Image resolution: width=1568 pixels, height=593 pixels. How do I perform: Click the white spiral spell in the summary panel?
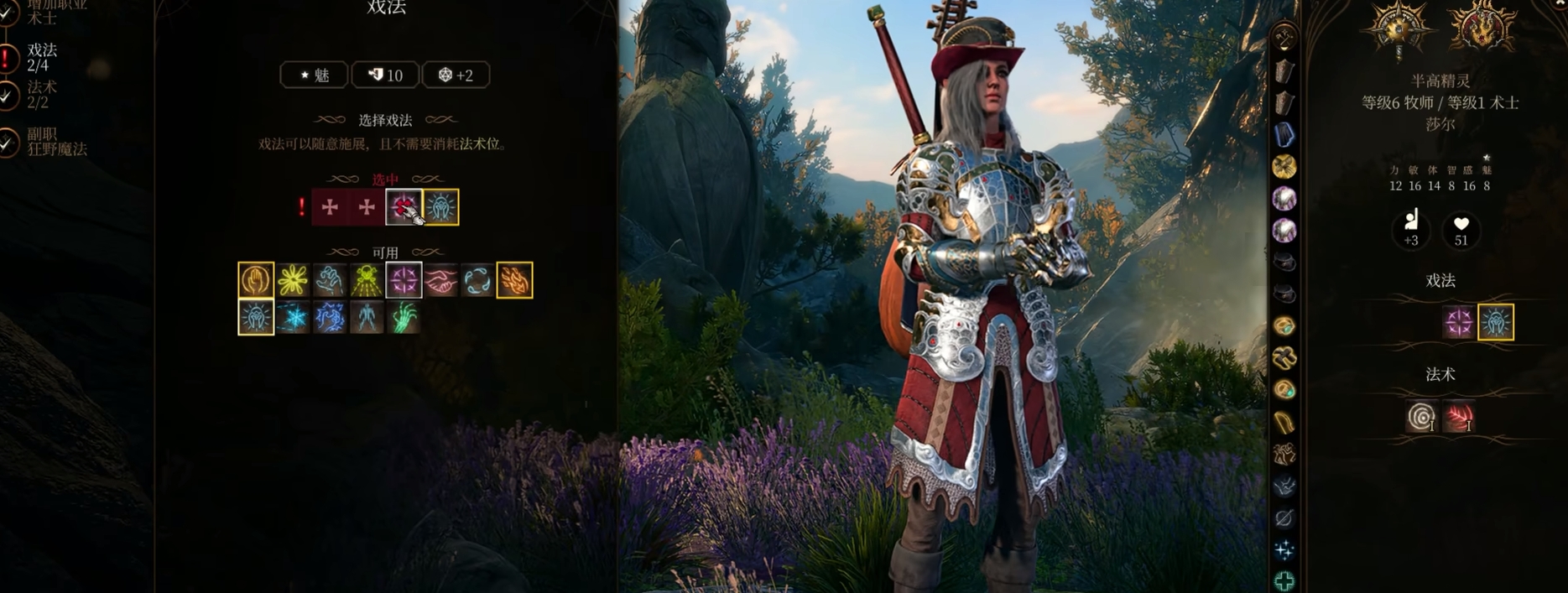click(1421, 416)
